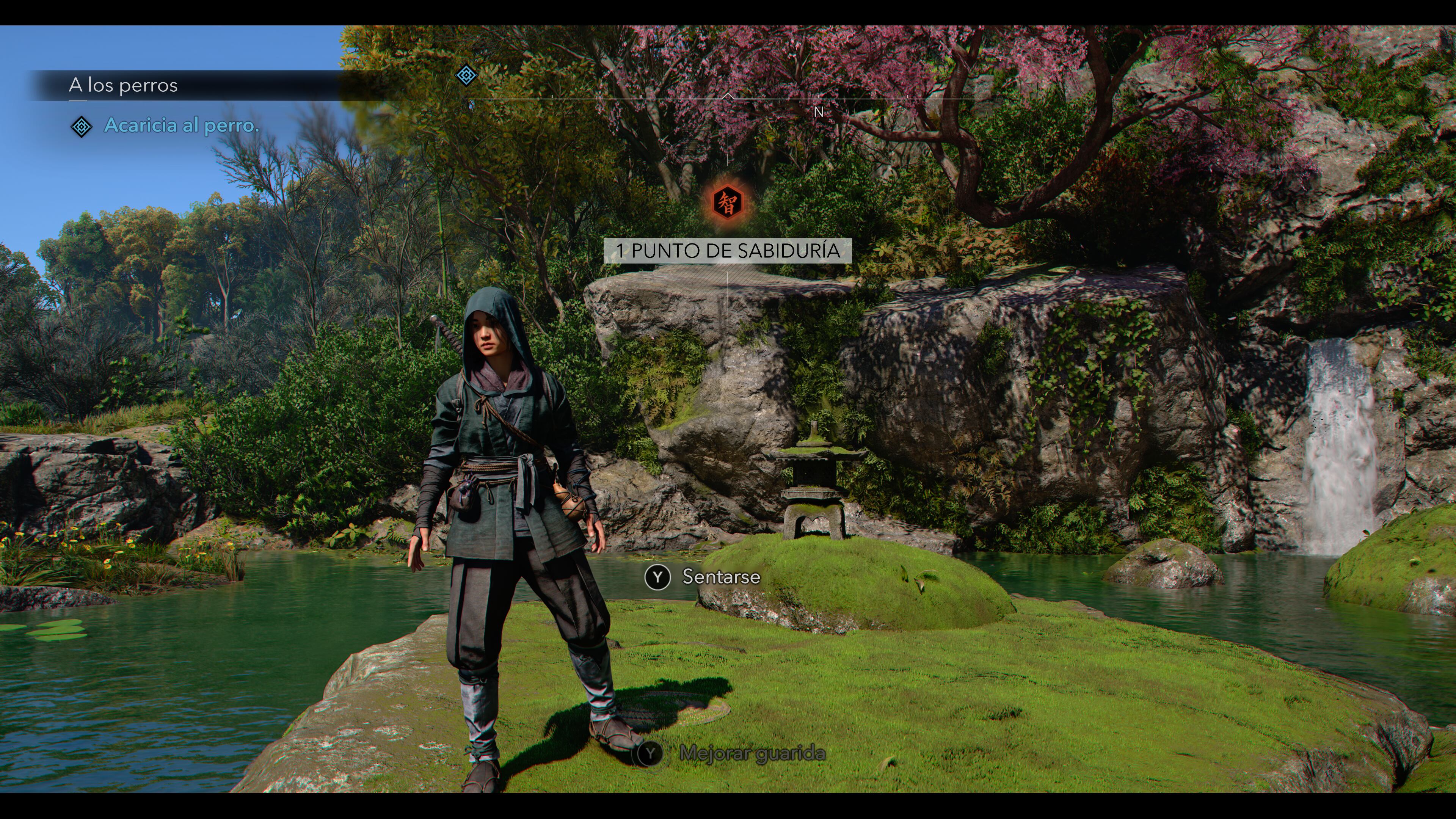Click the quest marker on the compass

(x=466, y=75)
